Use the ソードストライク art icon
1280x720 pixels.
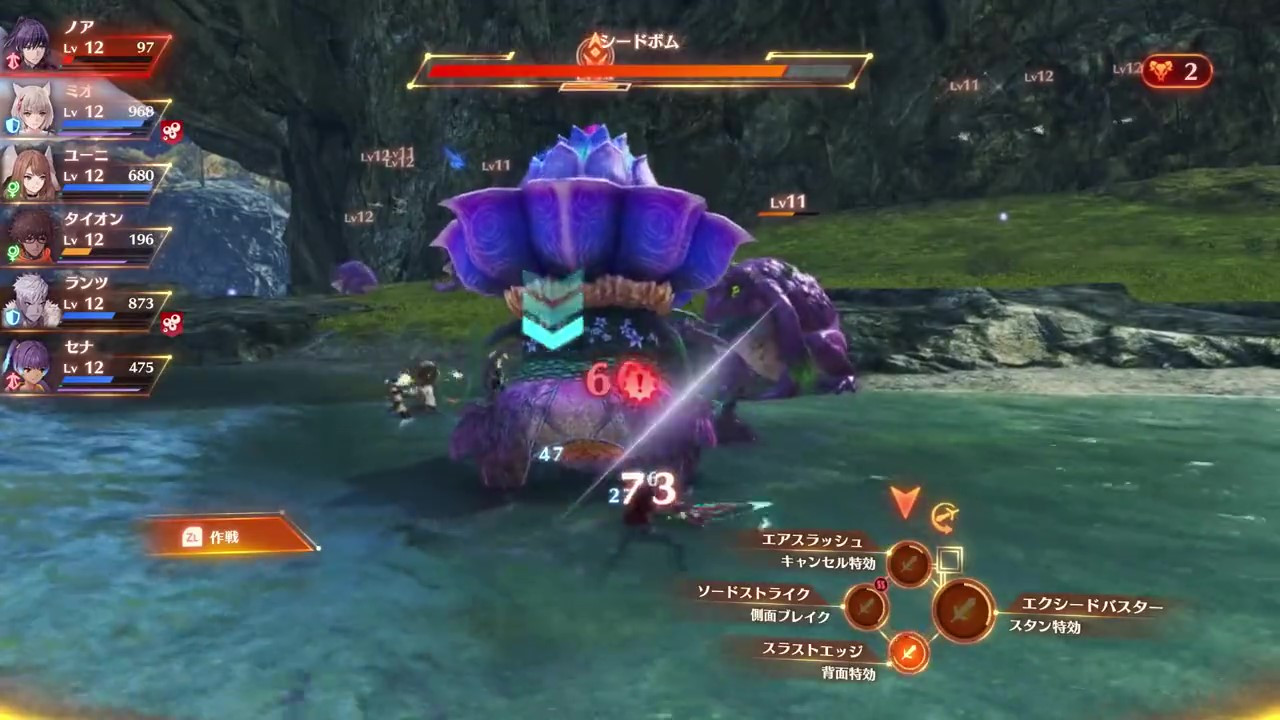pyautogui.click(x=866, y=605)
